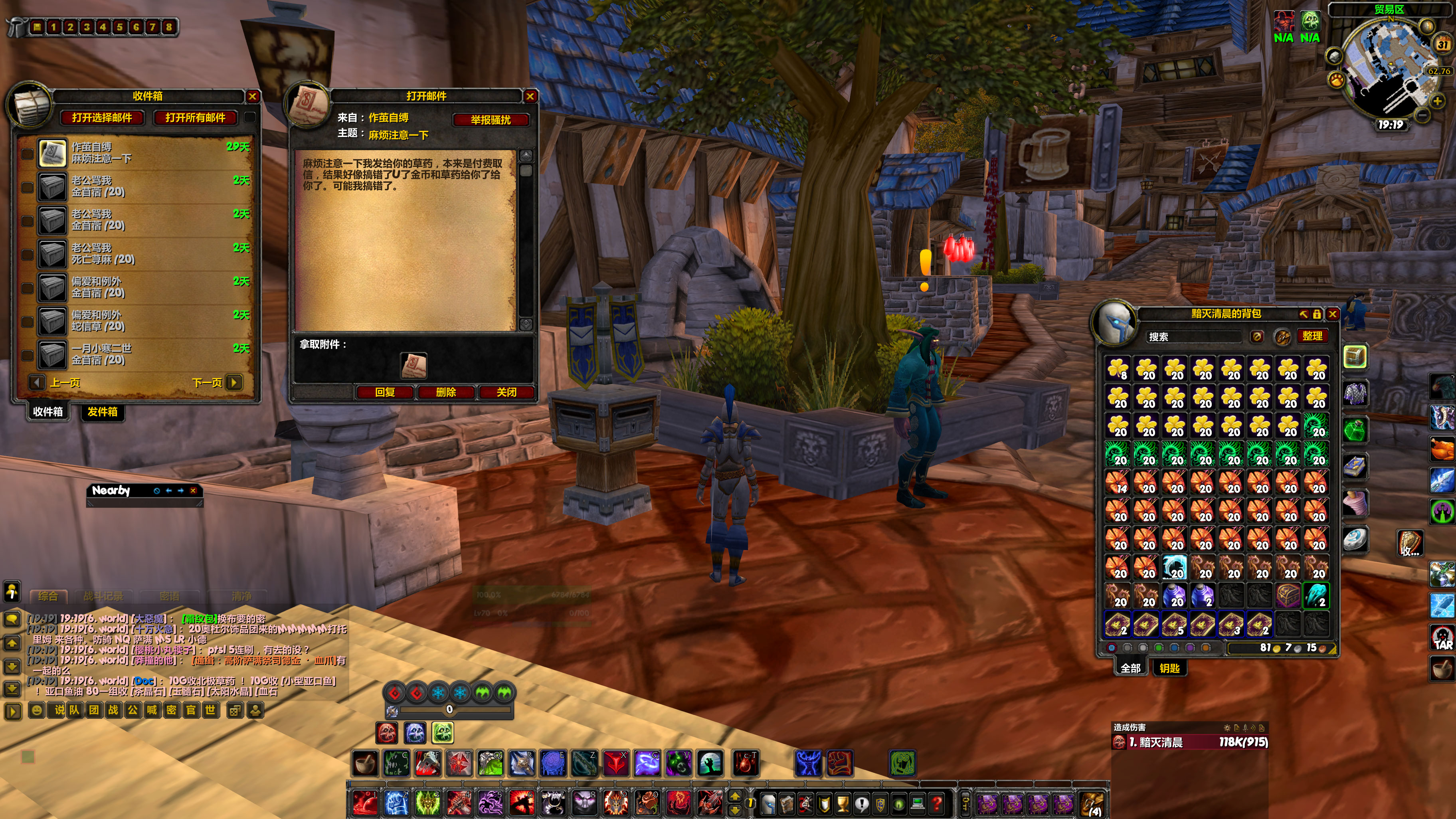Image resolution: width=1456 pixels, height=819 pixels.
Task: Open the emote picker smiley beside chat channels
Action: tap(37, 710)
